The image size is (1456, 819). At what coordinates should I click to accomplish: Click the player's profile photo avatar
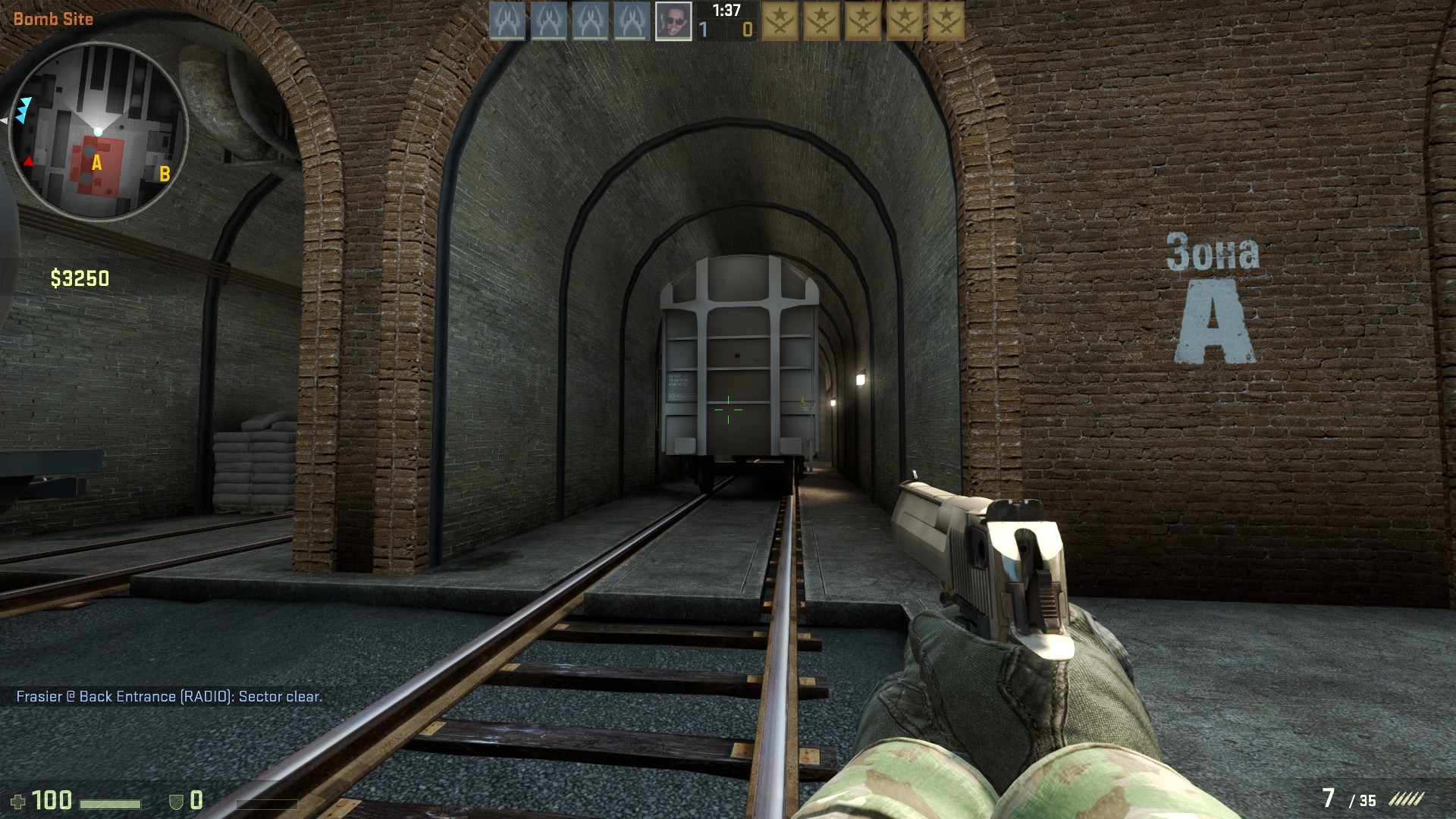673,20
